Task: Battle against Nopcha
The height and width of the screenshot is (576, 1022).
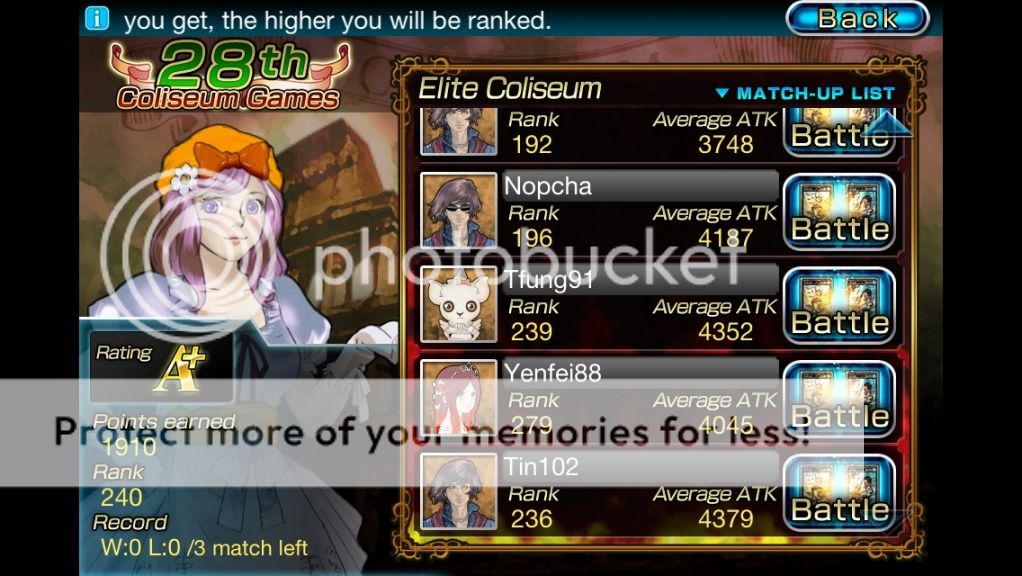Action: tap(838, 212)
